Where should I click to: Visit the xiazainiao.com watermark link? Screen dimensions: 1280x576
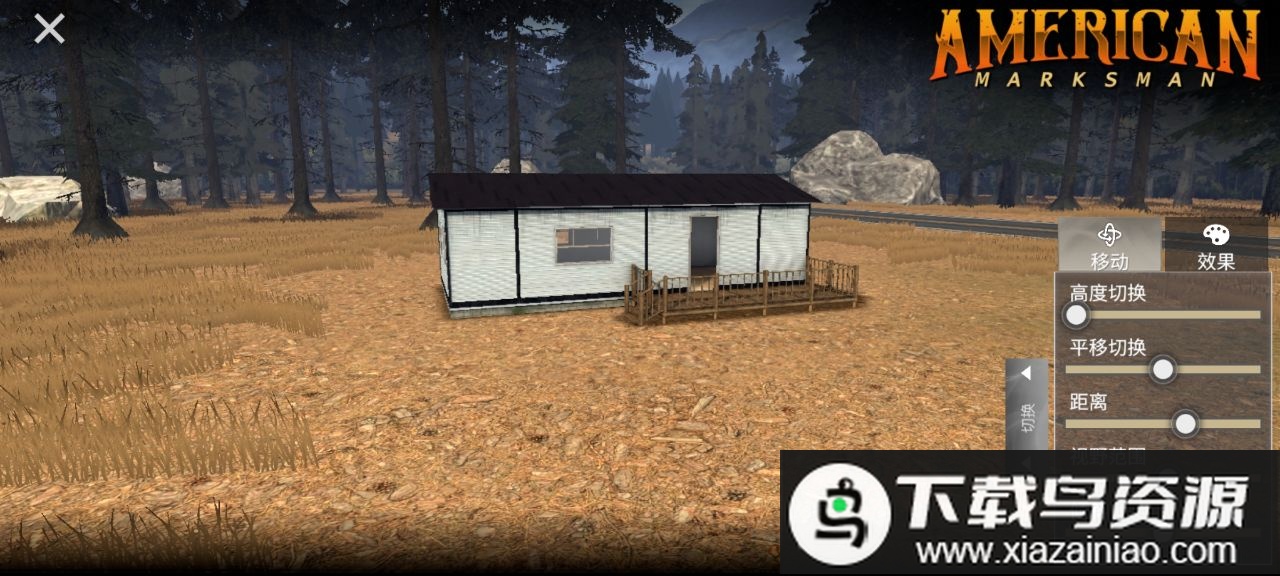[x=1075, y=550]
